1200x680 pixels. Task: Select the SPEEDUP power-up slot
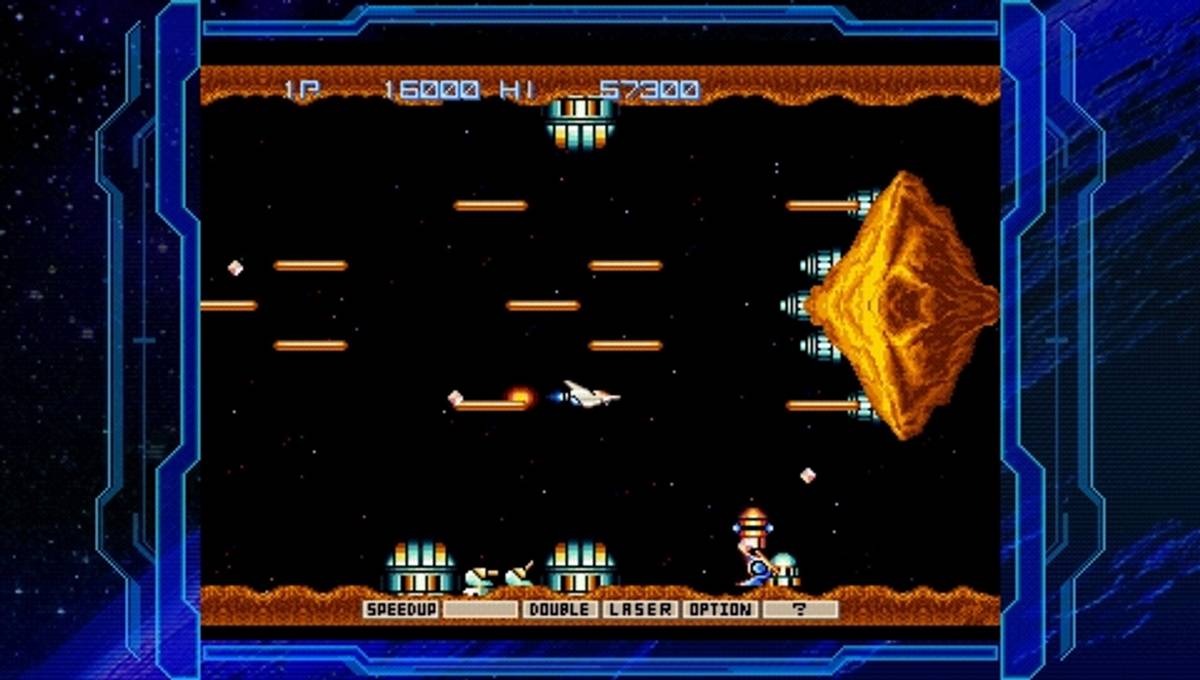point(401,609)
